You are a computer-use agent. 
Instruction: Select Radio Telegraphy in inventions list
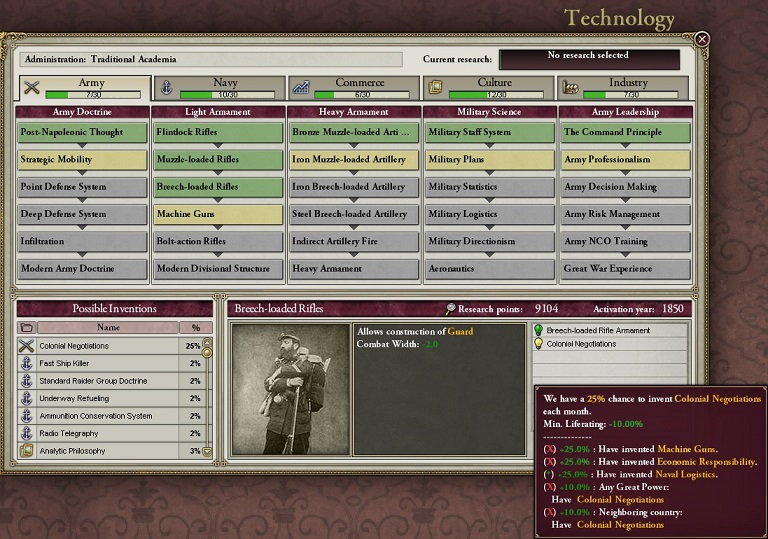tap(108, 434)
